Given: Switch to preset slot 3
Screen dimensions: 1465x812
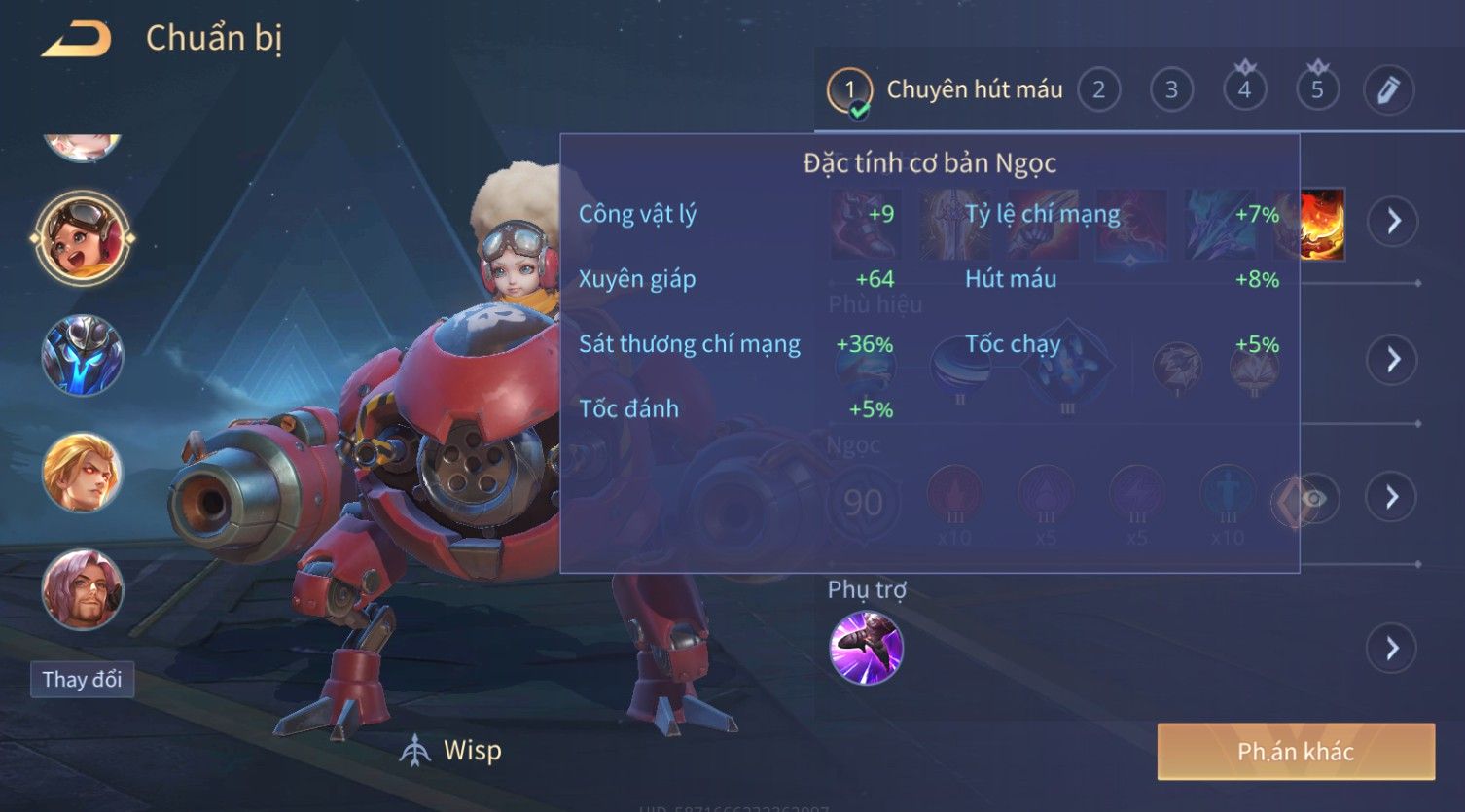Looking at the screenshot, I should (x=1171, y=90).
